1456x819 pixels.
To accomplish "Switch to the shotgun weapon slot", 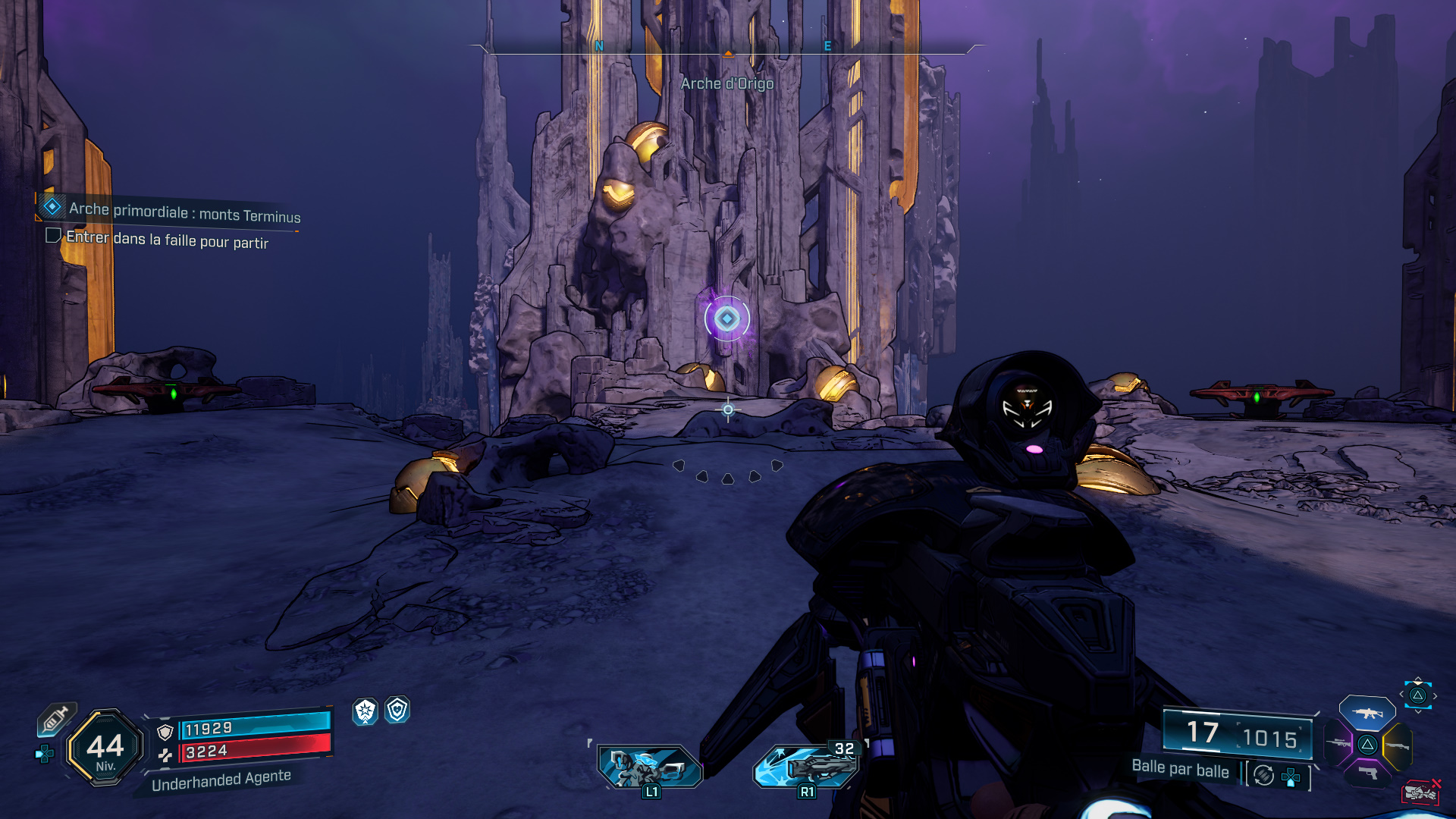I will coord(1397,746).
